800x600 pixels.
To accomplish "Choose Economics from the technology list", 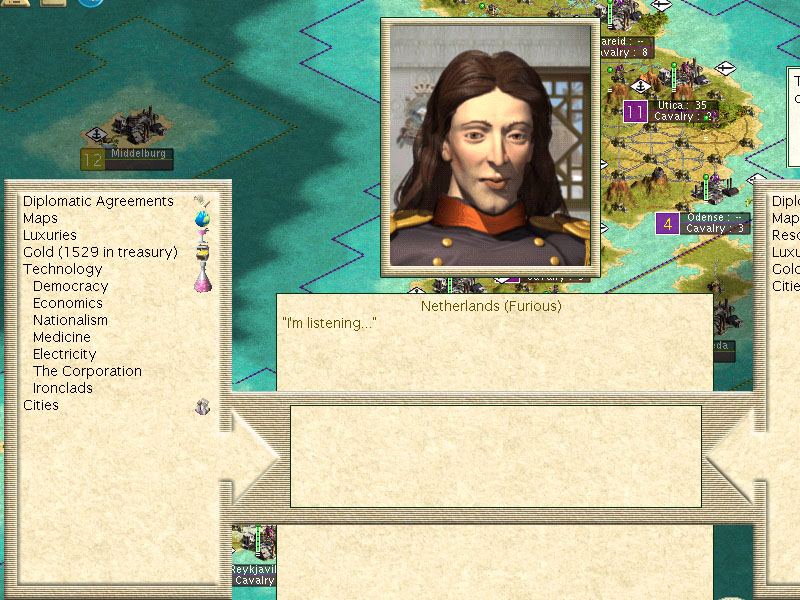I will pos(68,303).
